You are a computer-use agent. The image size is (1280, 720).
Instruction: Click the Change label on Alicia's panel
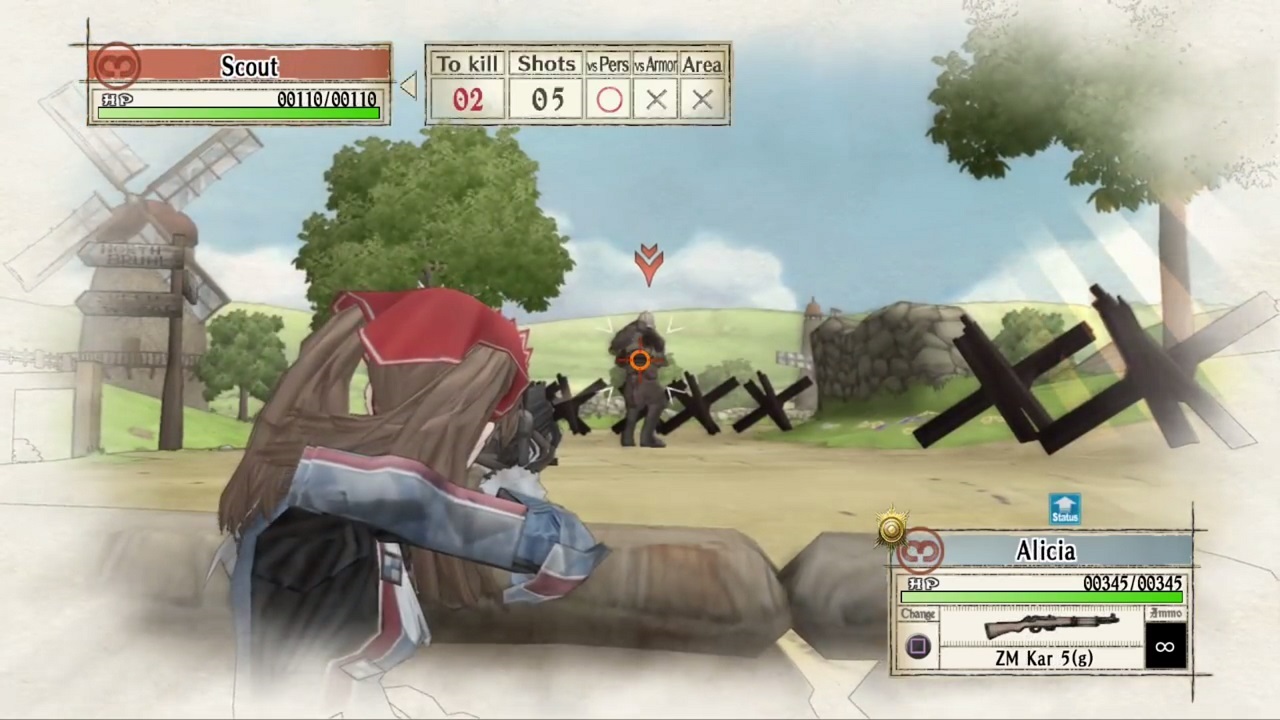[x=917, y=614]
